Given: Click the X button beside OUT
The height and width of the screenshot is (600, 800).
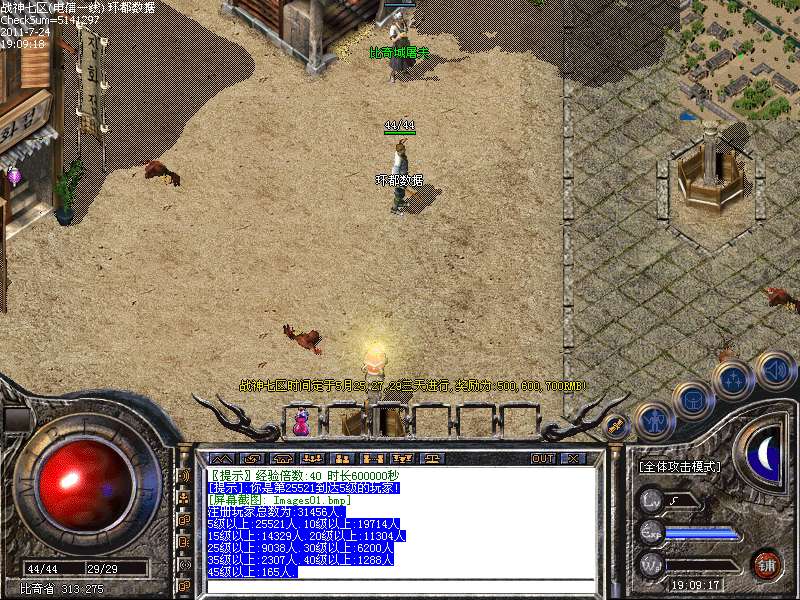Looking at the screenshot, I should [572, 458].
